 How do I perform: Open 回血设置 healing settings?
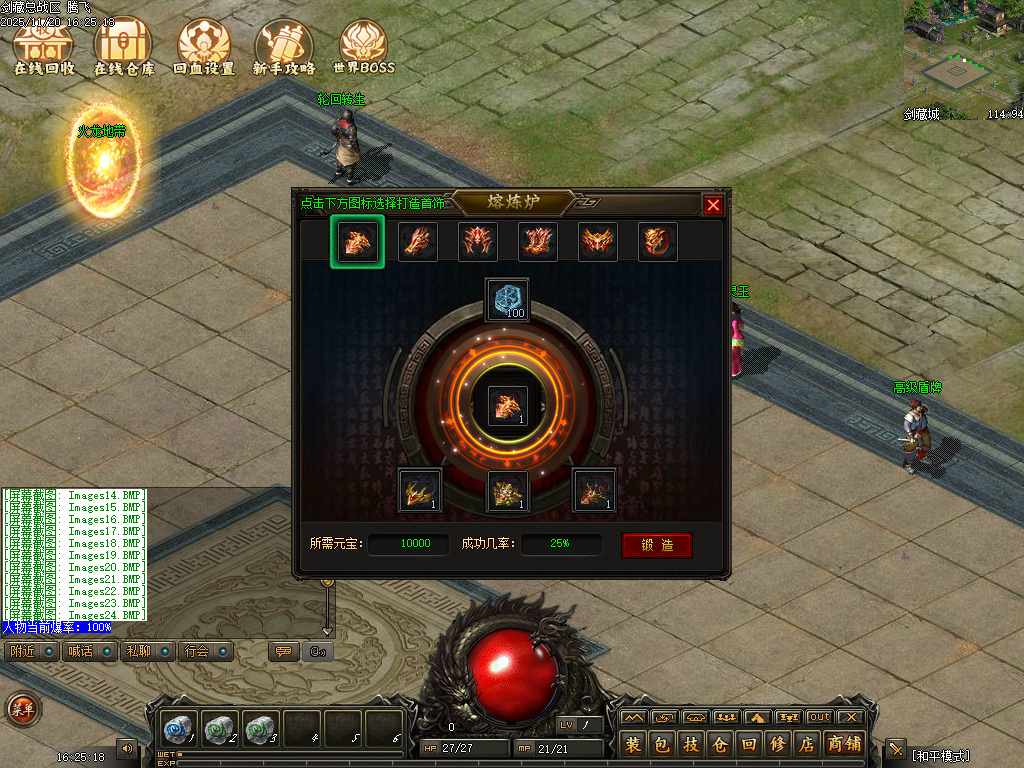(204, 47)
